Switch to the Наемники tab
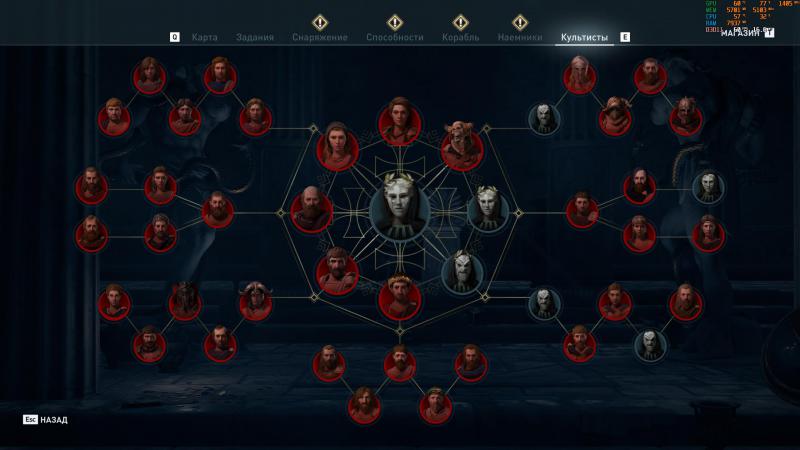 pyautogui.click(x=520, y=37)
